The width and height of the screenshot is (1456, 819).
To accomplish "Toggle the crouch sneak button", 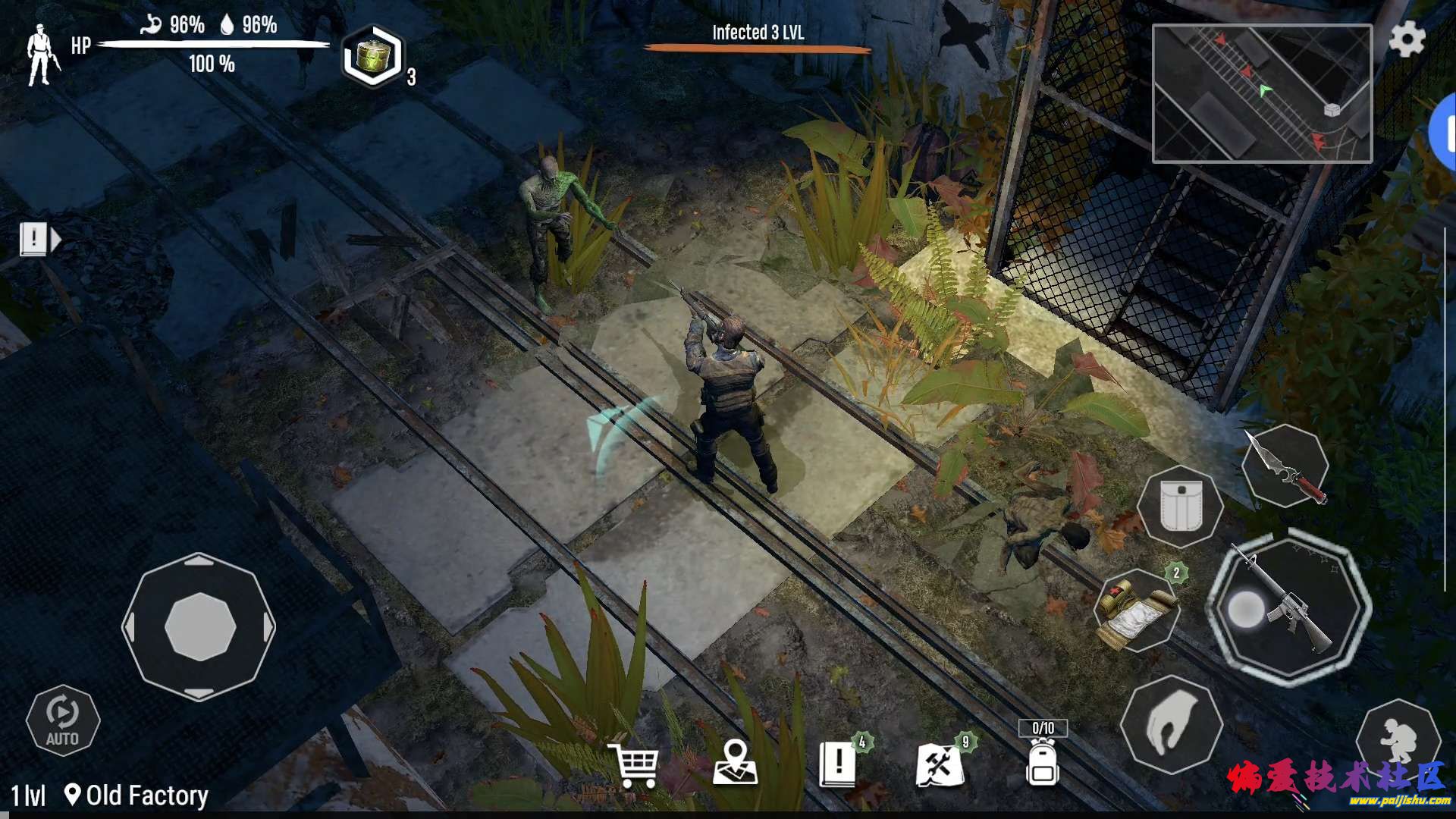I will pos(1398,737).
